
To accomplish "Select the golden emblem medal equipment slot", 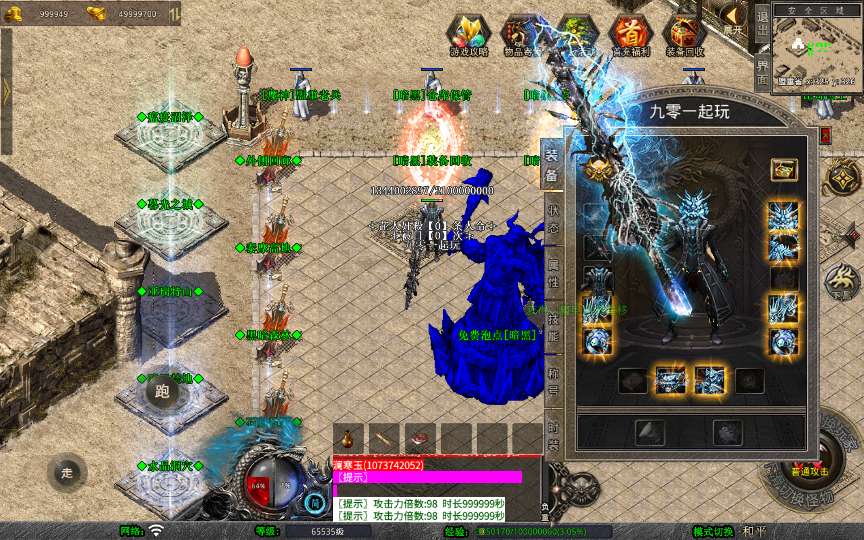I will [598, 168].
